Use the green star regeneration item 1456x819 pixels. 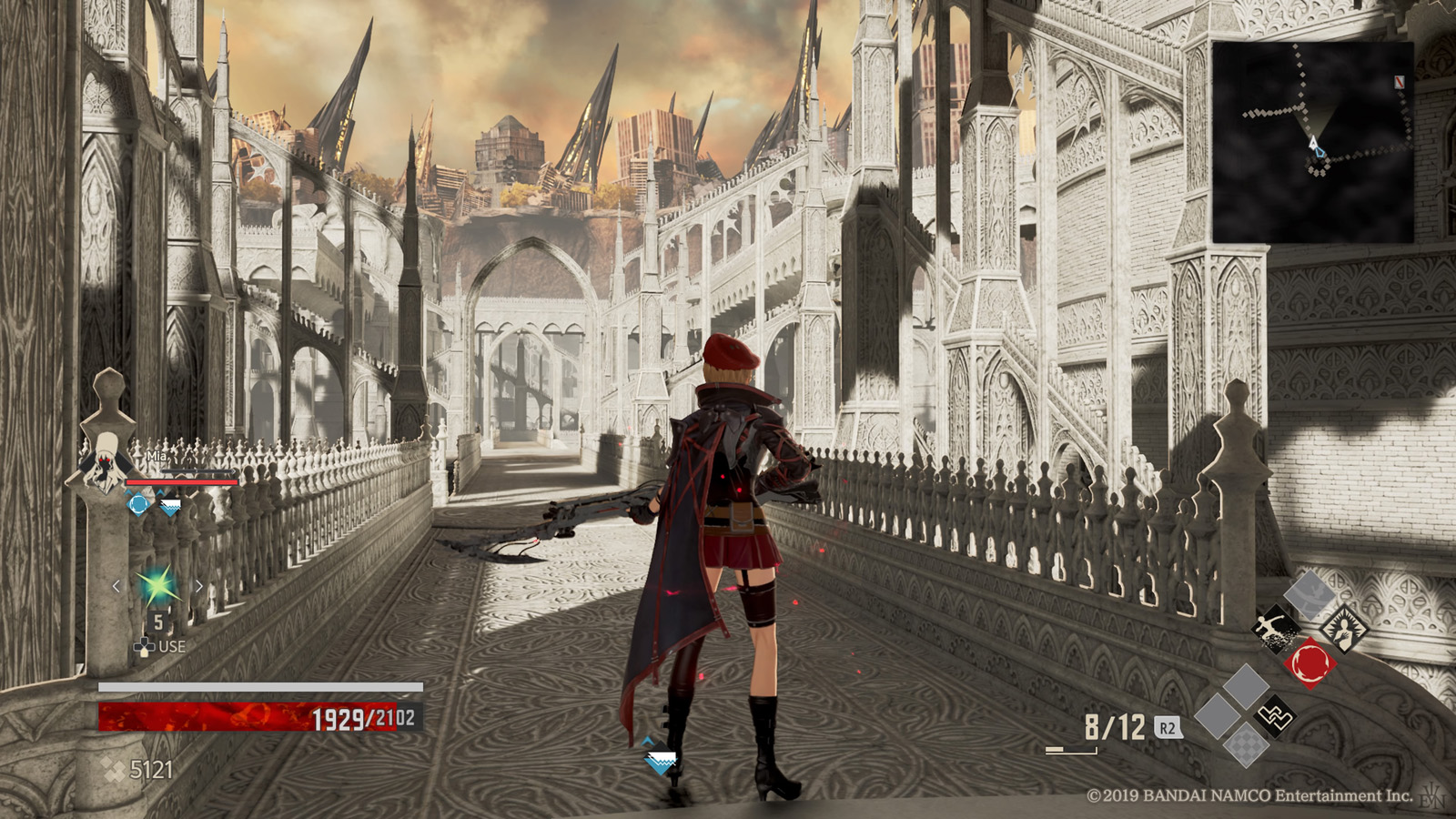tap(157, 587)
